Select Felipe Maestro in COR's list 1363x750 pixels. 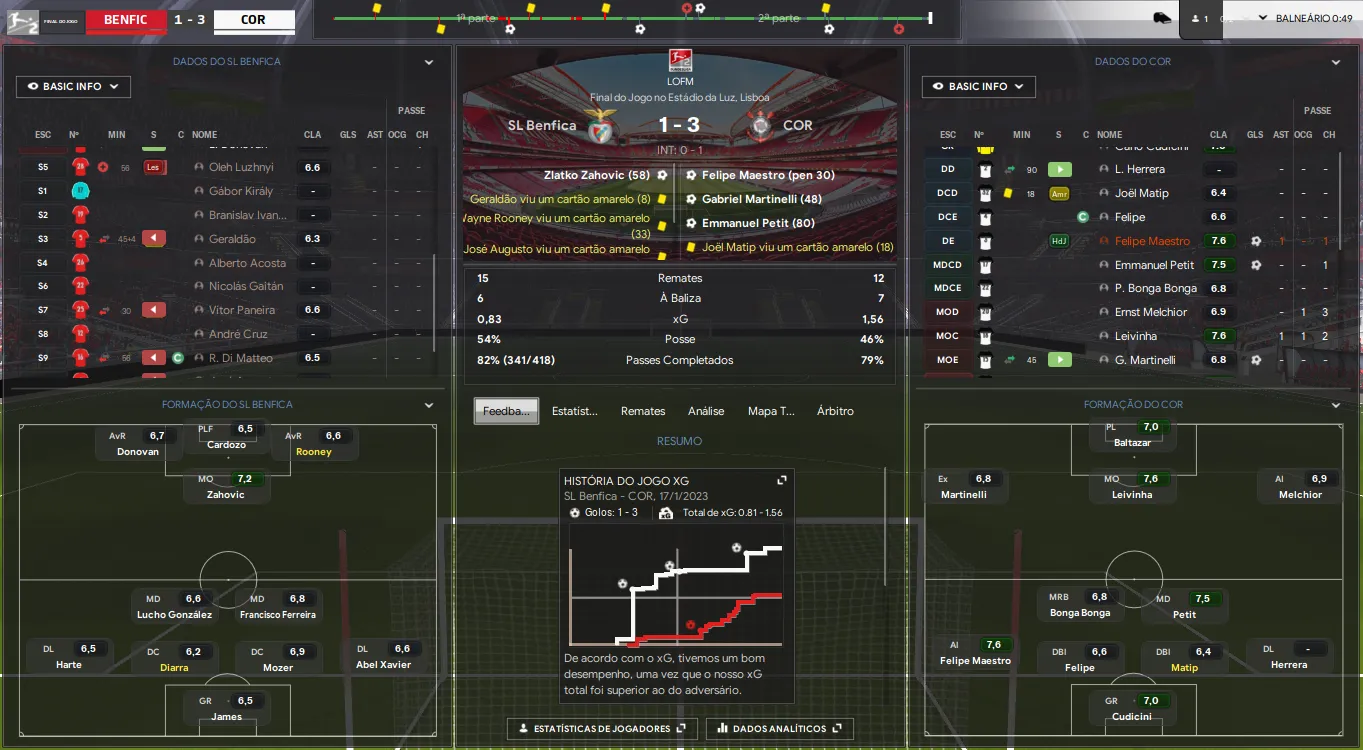[x=1152, y=241]
